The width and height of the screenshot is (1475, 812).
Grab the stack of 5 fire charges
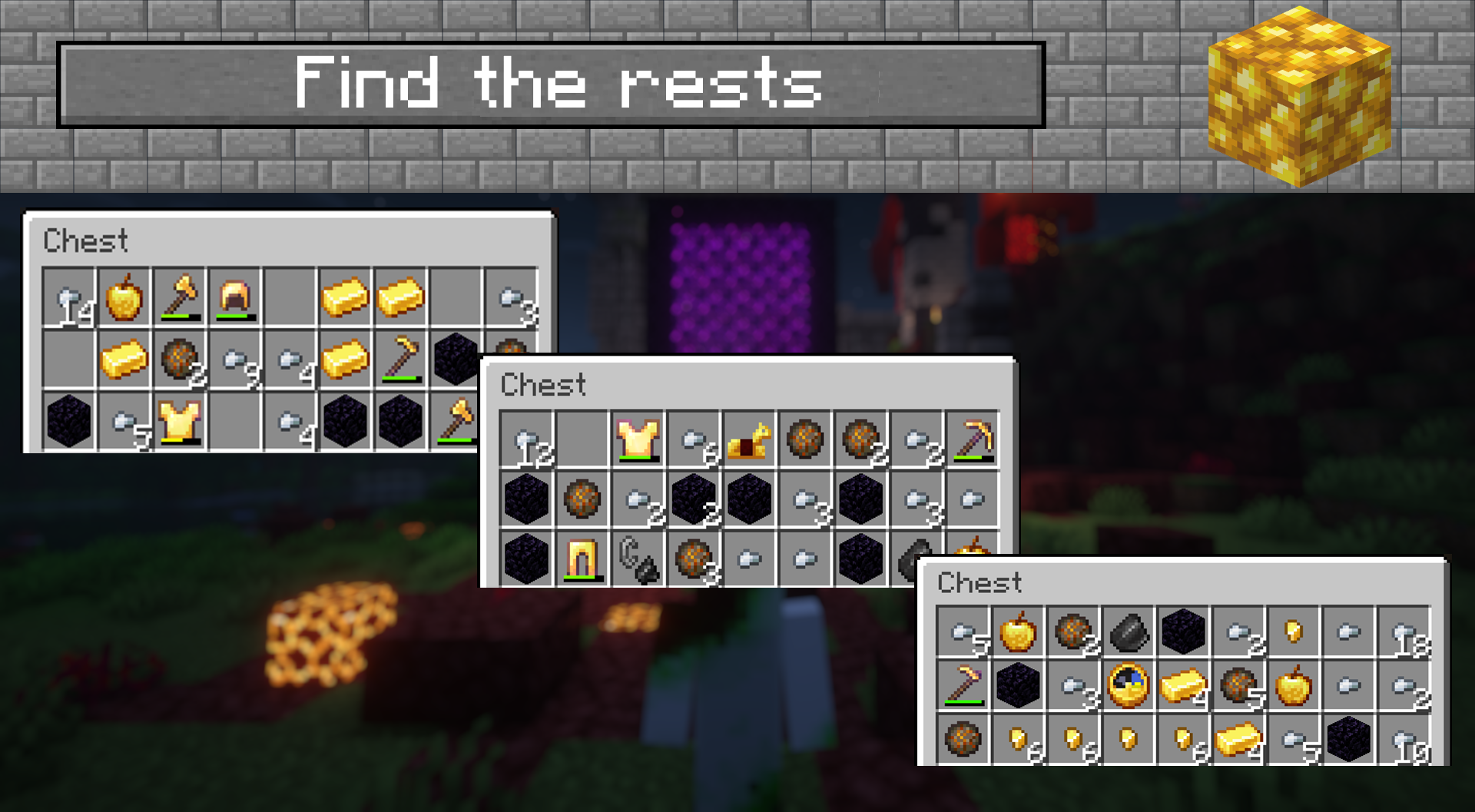click(x=1238, y=684)
